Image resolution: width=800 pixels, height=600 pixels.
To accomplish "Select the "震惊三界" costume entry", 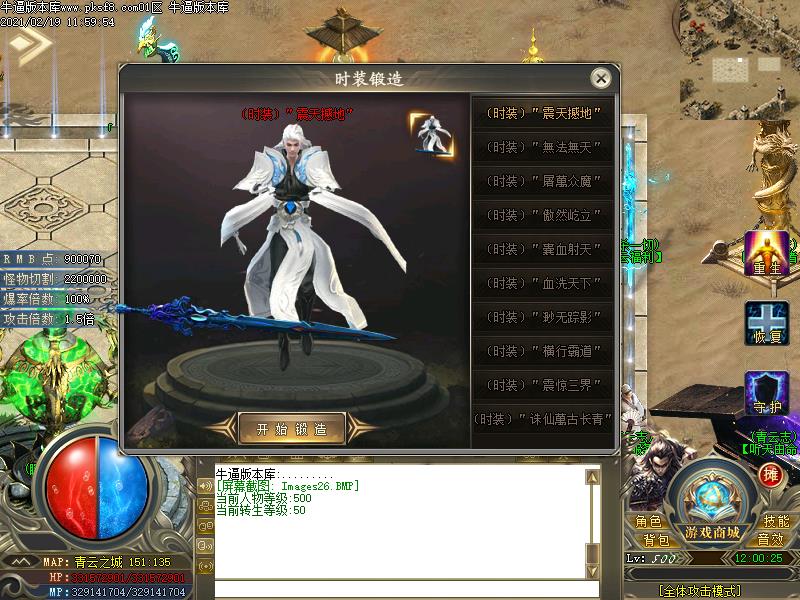I will coord(543,385).
